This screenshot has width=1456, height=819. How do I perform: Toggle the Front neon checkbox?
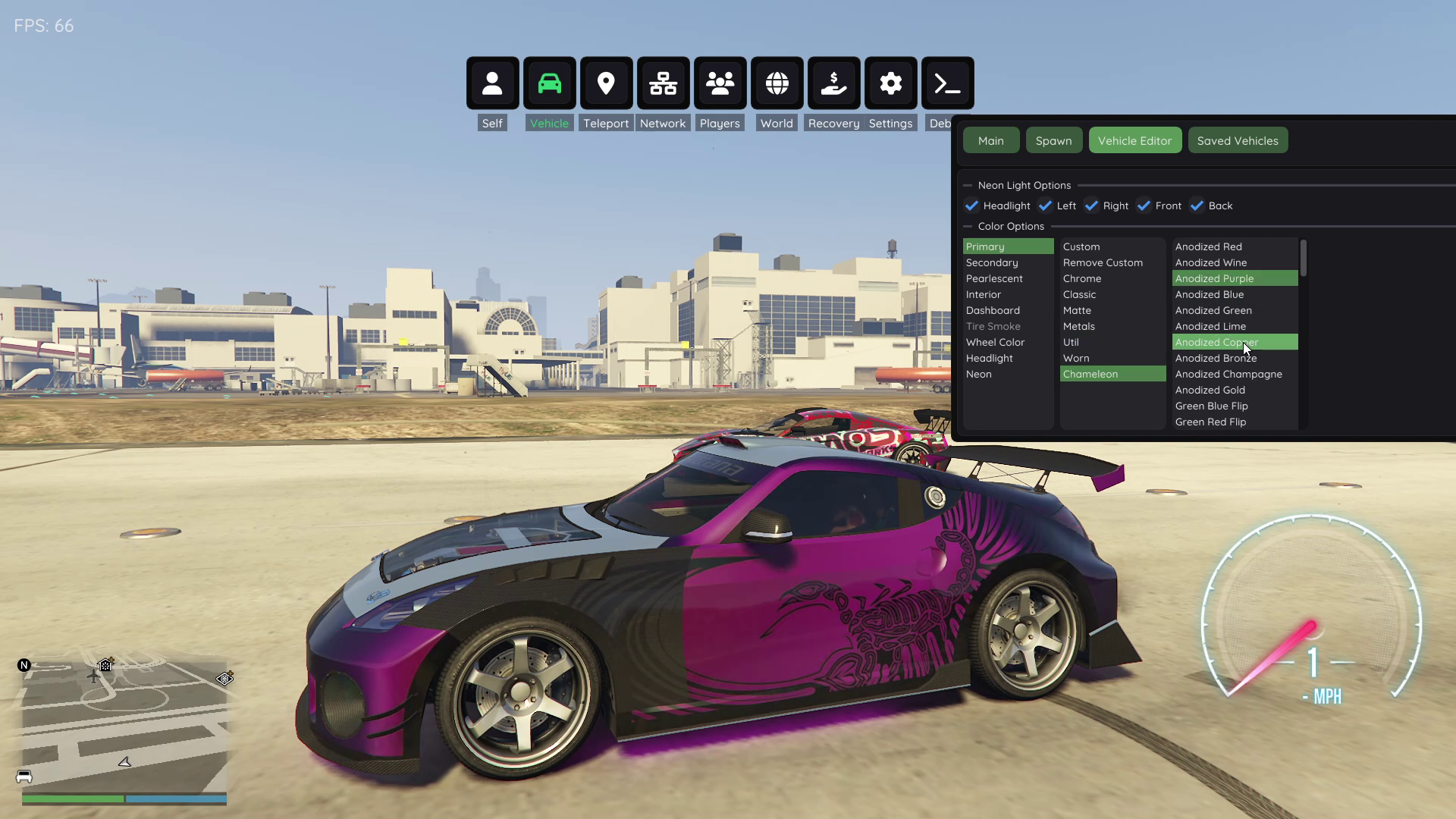(x=1144, y=206)
